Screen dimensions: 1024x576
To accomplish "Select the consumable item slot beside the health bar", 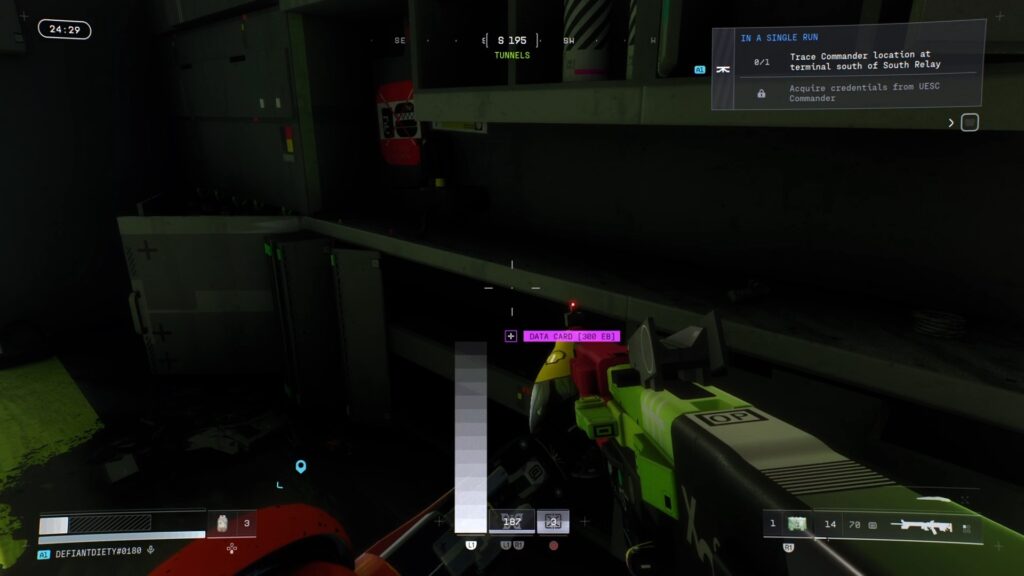I will [223, 523].
